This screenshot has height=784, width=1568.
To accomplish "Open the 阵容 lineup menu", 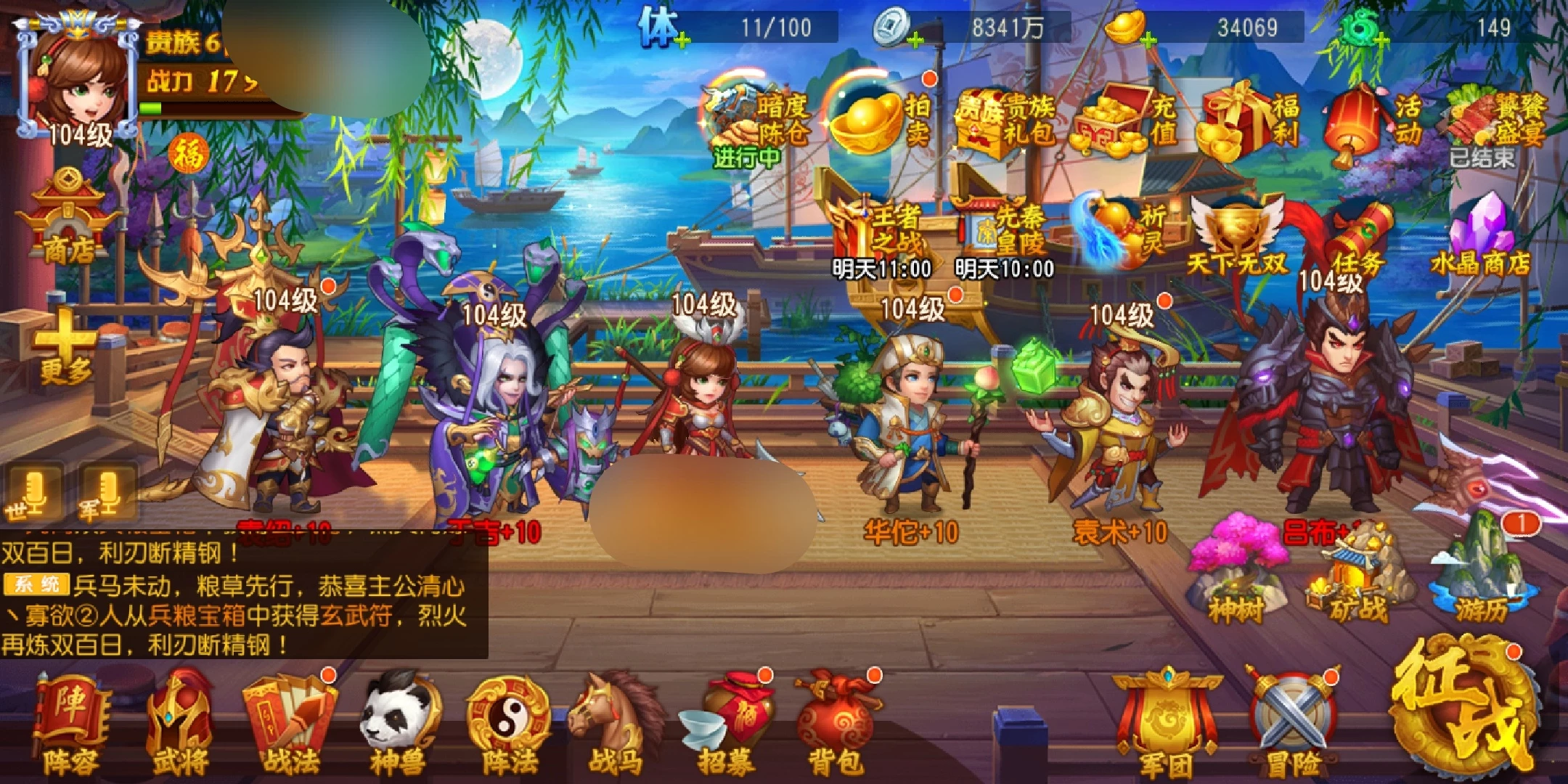I will 70,722.
